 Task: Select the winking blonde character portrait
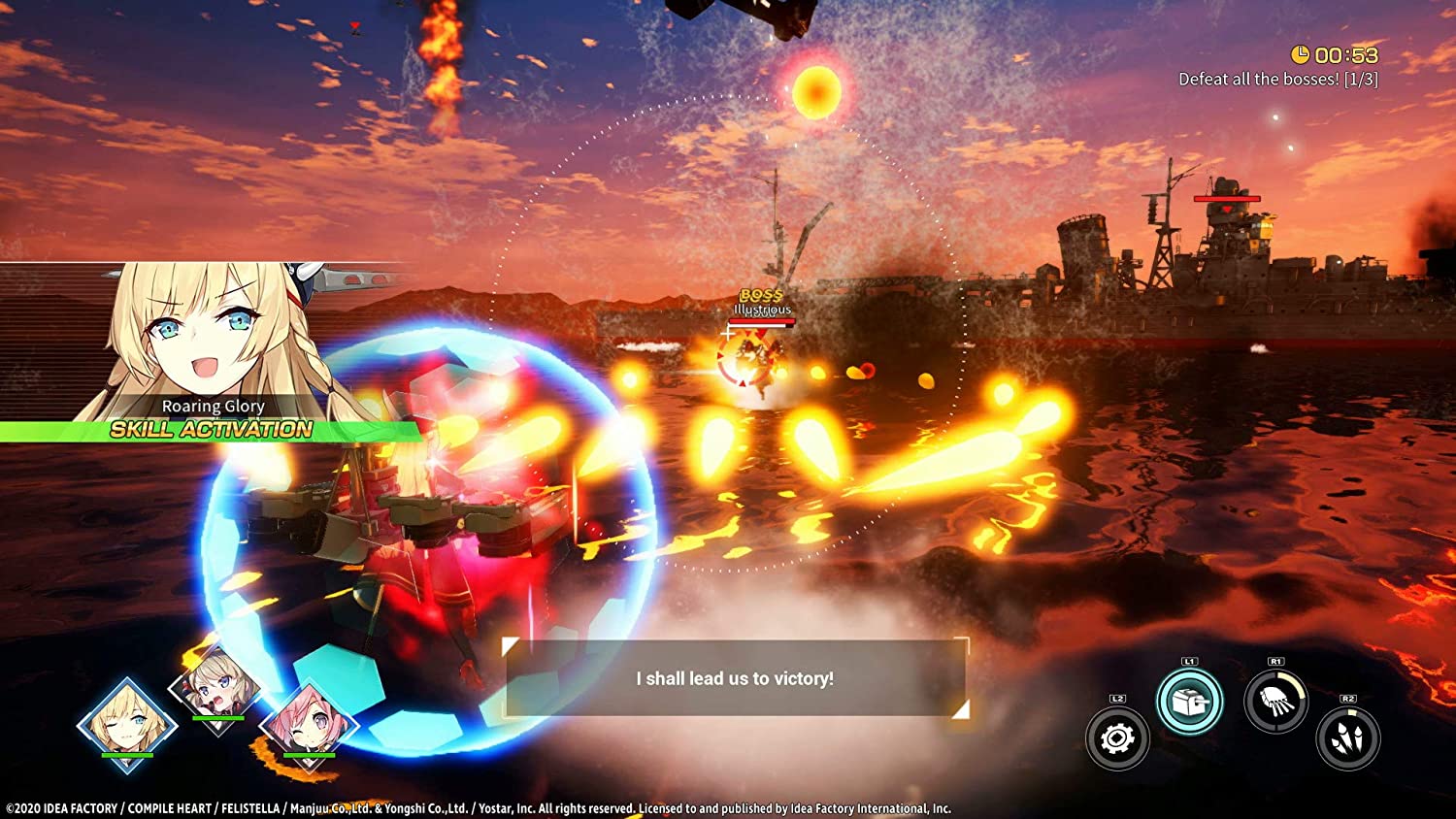(127, 724)
